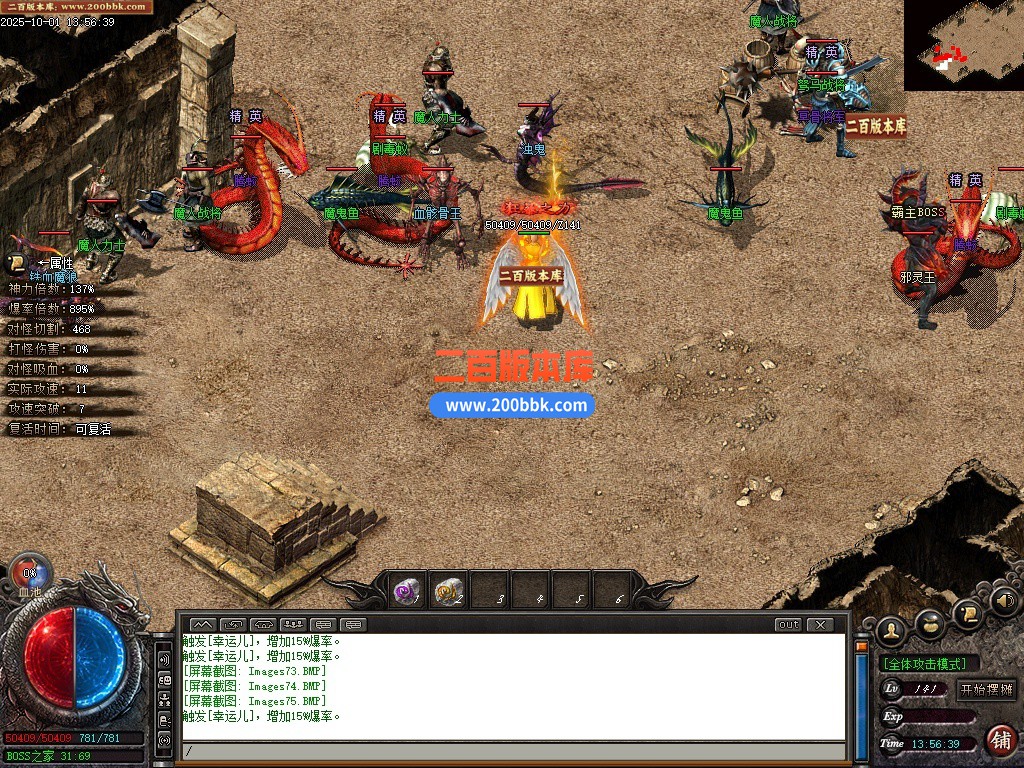This screenshot has height=768, width=1024.
Task: Open the Lv level button
Action: (892, 690)
